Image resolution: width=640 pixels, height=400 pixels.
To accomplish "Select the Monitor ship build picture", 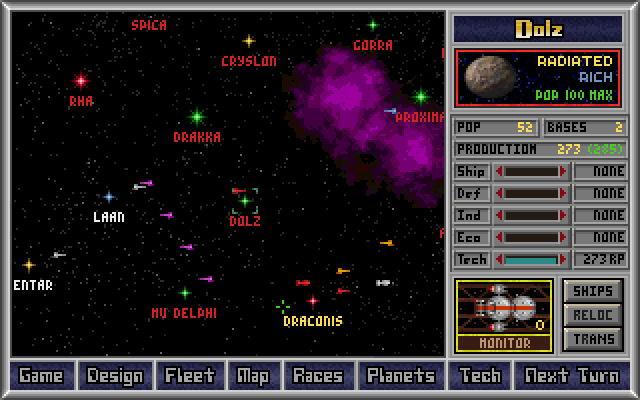I will pyautogui.click(x=504, y=313).
